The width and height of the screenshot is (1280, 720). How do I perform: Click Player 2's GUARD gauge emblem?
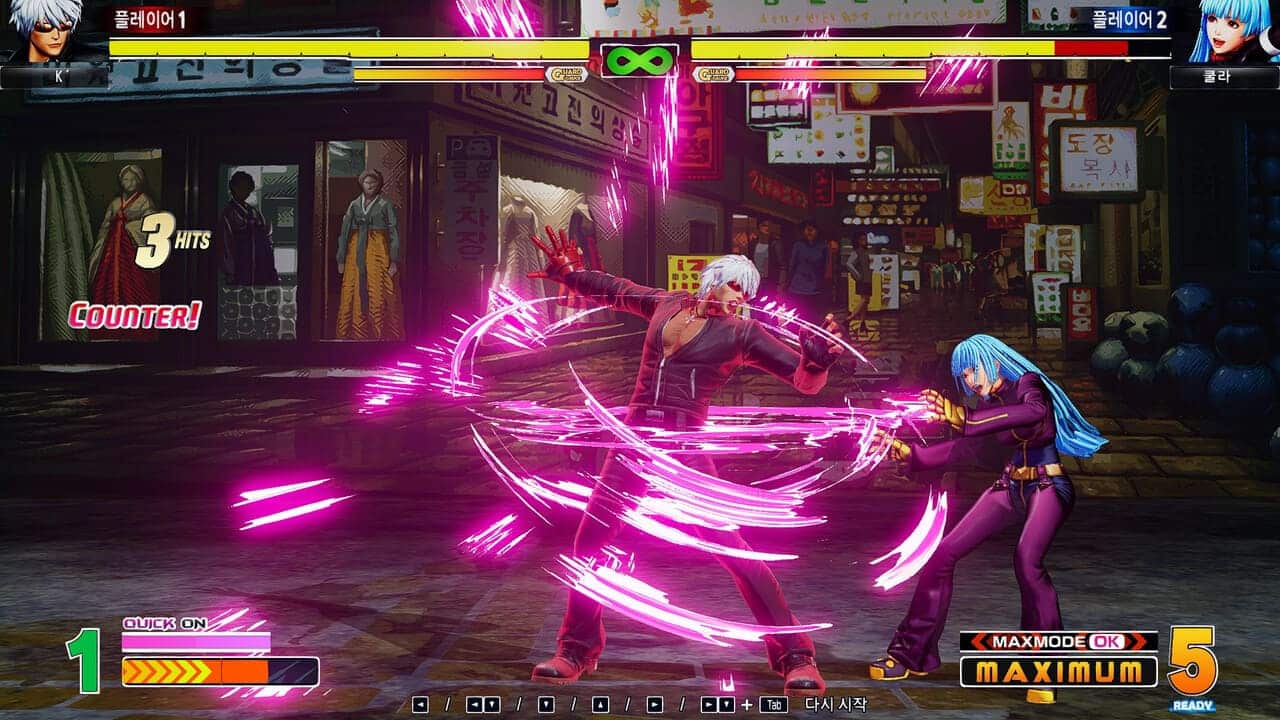714,74
